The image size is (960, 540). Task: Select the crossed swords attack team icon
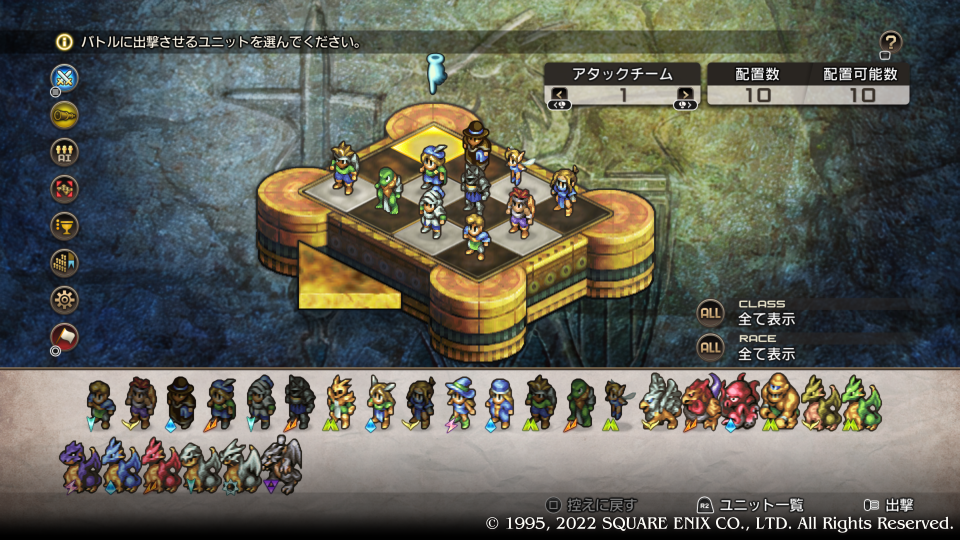65,78
